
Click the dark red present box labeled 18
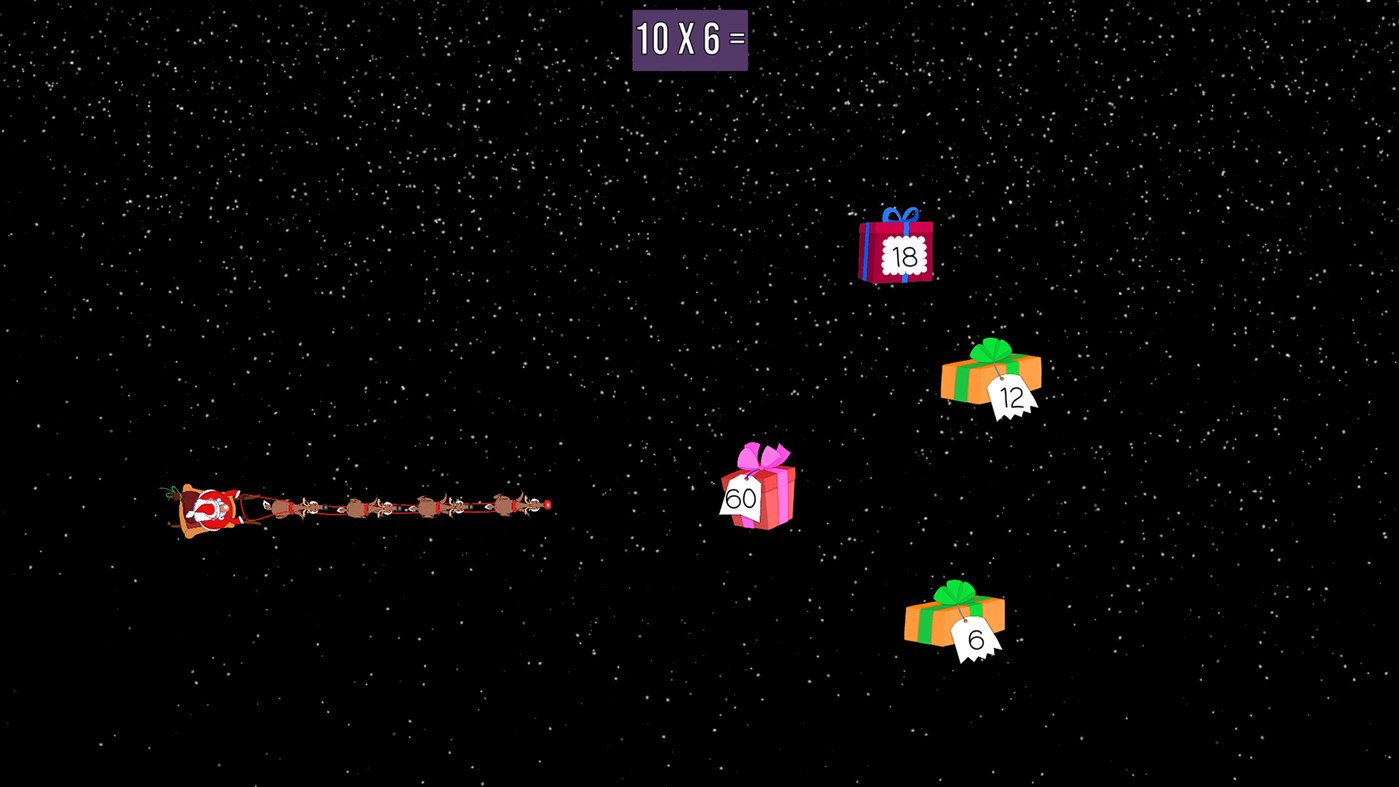pos(897,255)
